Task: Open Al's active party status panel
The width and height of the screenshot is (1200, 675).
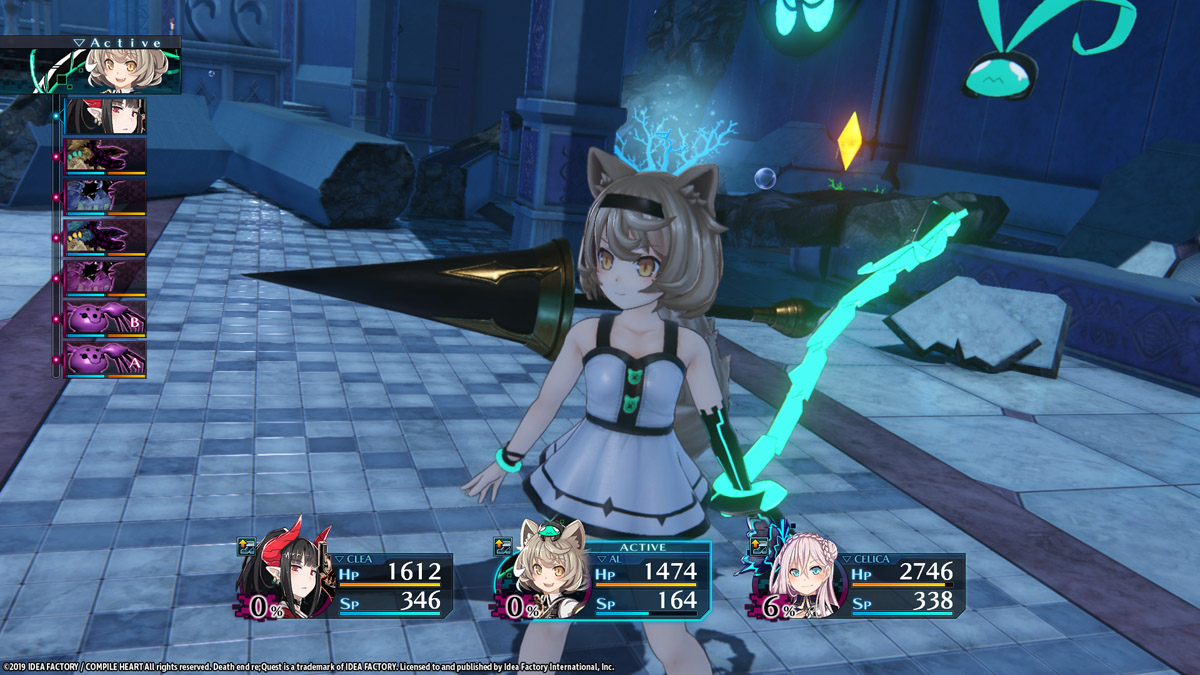Action: coord(603,585)
